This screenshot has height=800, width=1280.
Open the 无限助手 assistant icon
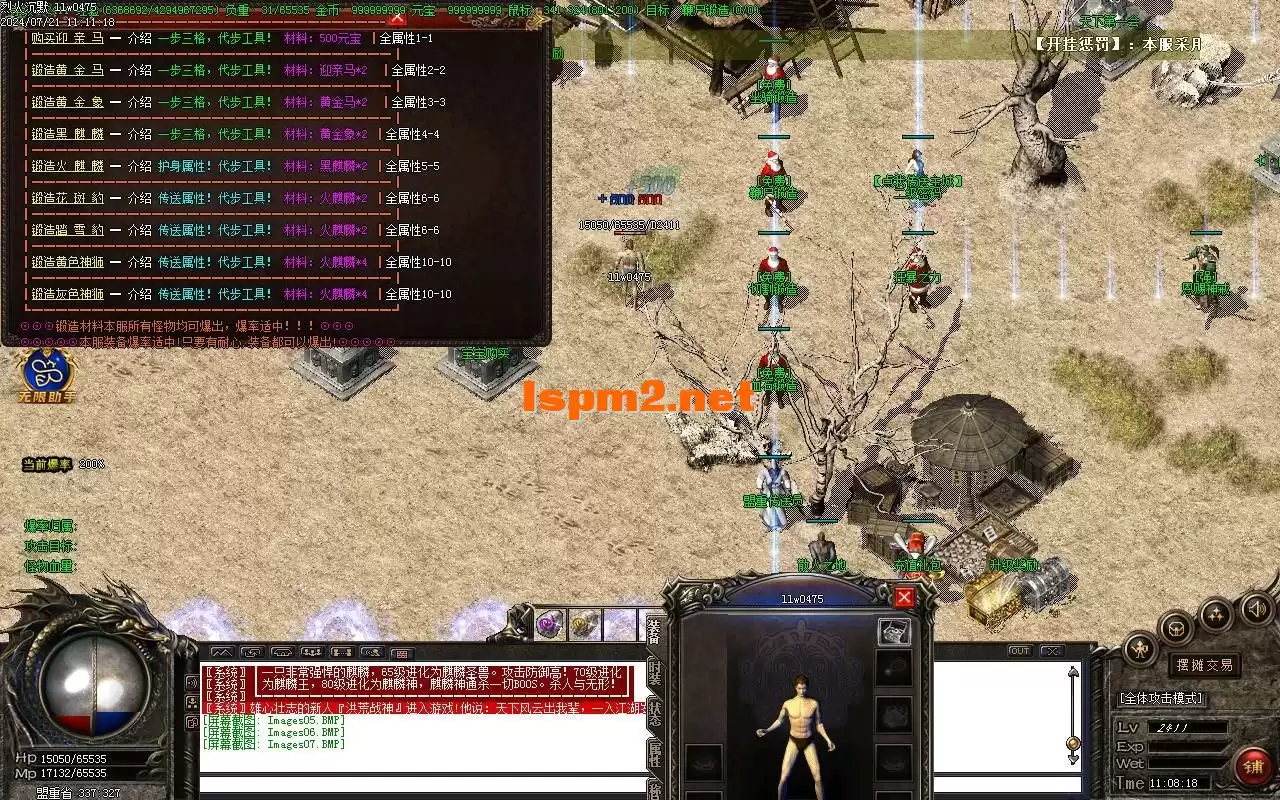47,373
